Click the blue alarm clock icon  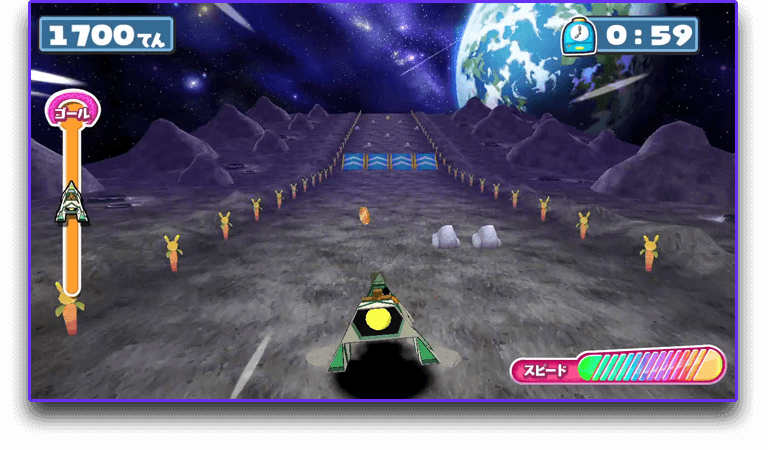578,36
